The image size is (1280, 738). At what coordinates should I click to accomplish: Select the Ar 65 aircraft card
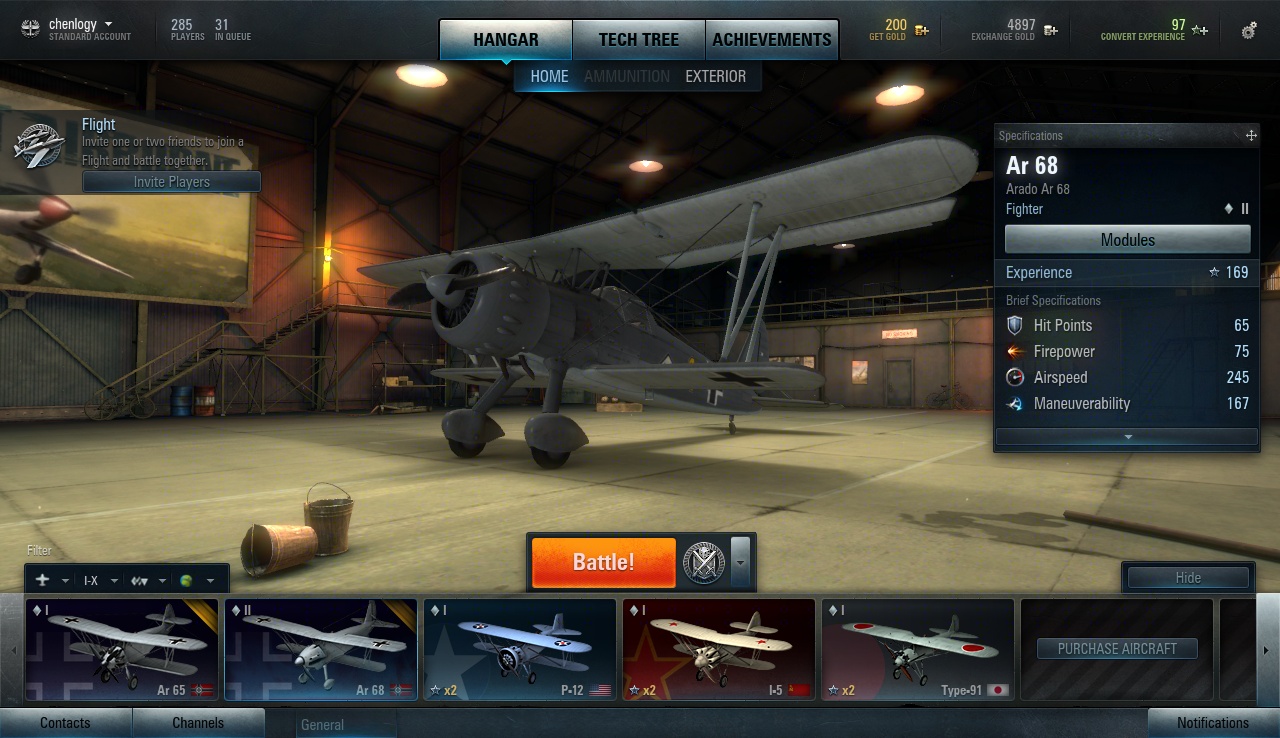click(x=121, y=649)
